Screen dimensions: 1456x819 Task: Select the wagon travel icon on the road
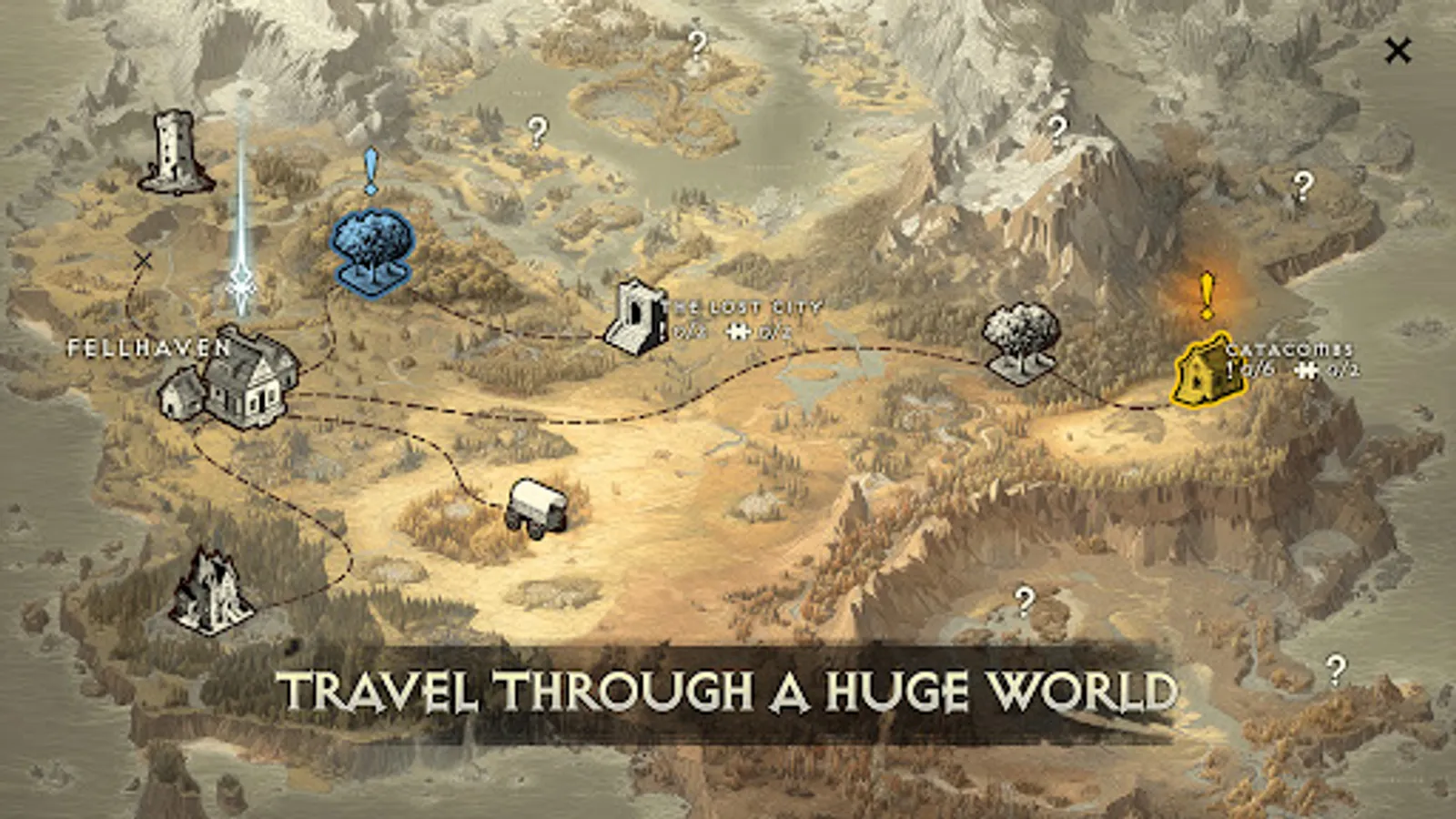point(539,505)
